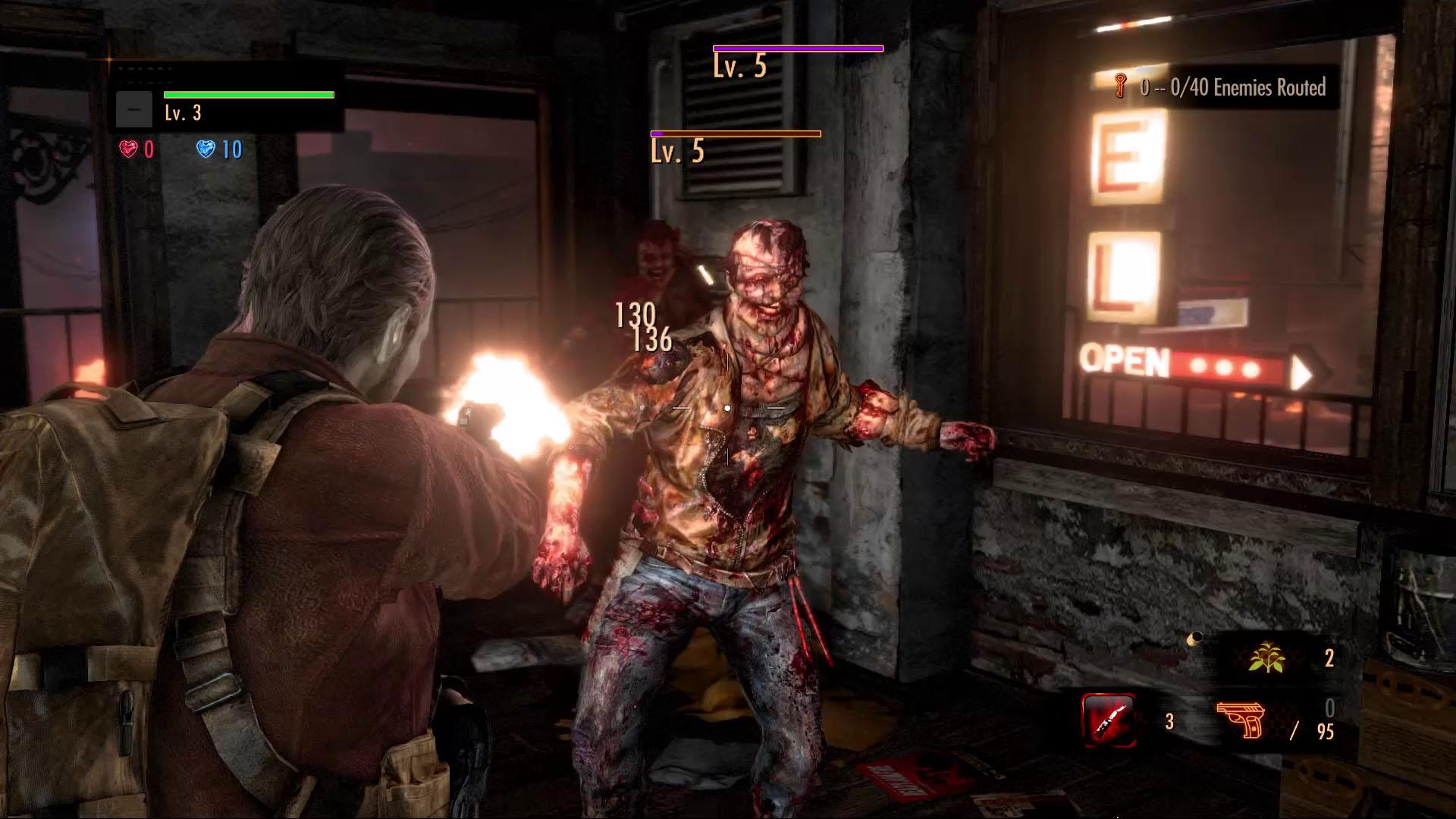Toggle the purple Lv. 5 enemy marker
The width and height of the screenshot is (1456, 819).
pos(798,48)
